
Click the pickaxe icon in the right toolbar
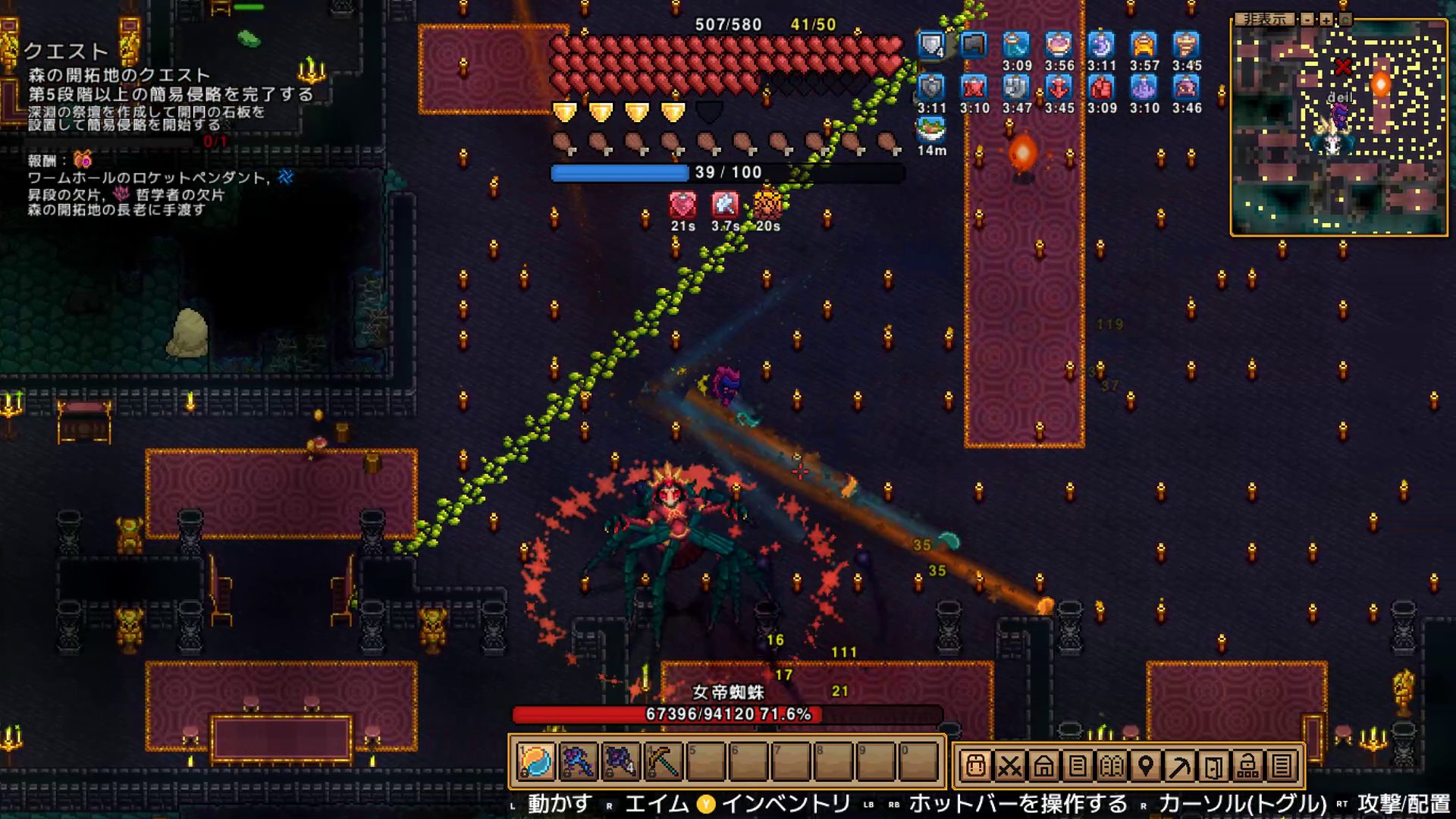click(1180, 767)
